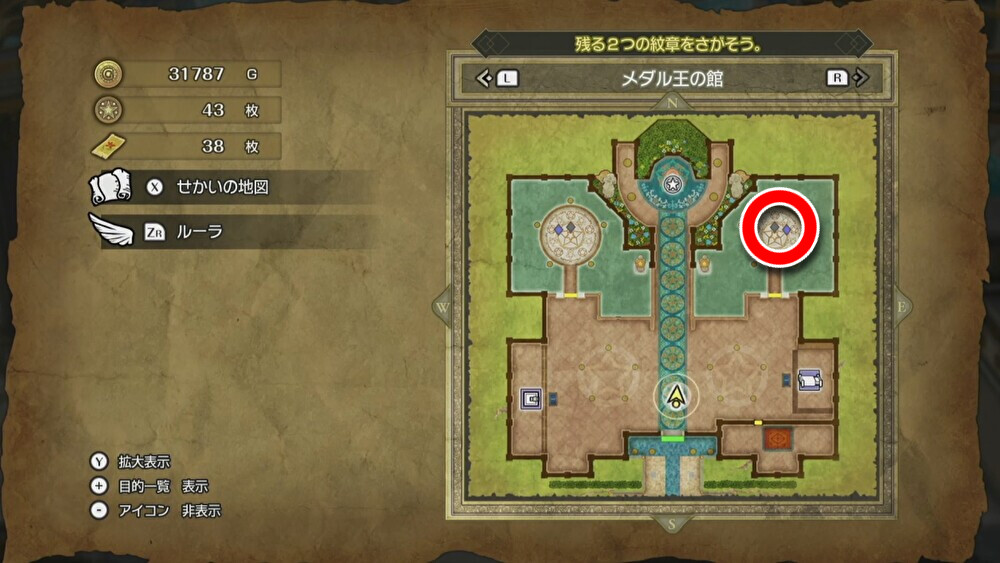Click the star medal marker on the map
Viewport: 1000px width, 563px height.
pos(673,183)
